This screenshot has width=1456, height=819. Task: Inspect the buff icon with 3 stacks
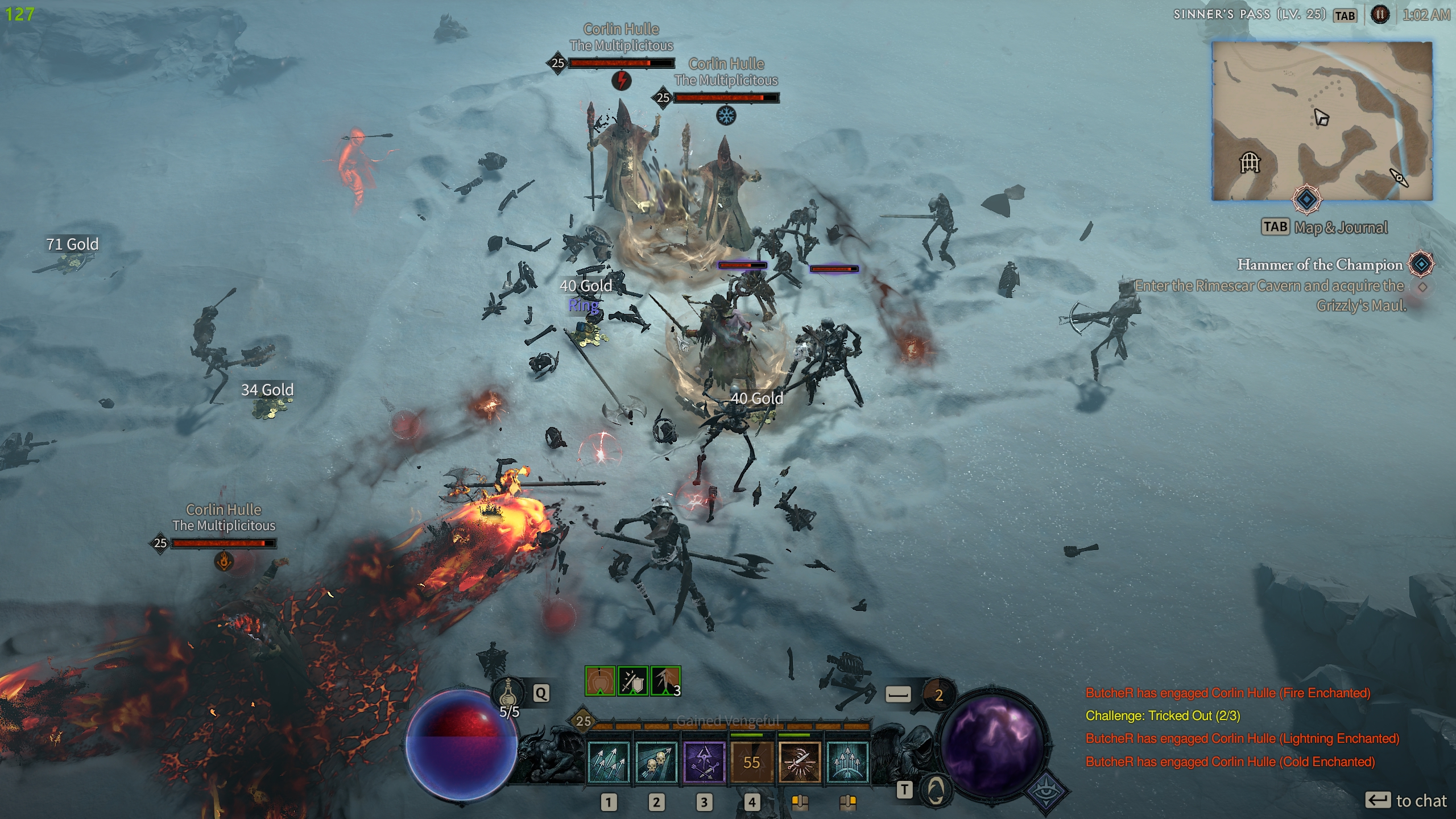(665, 681)
